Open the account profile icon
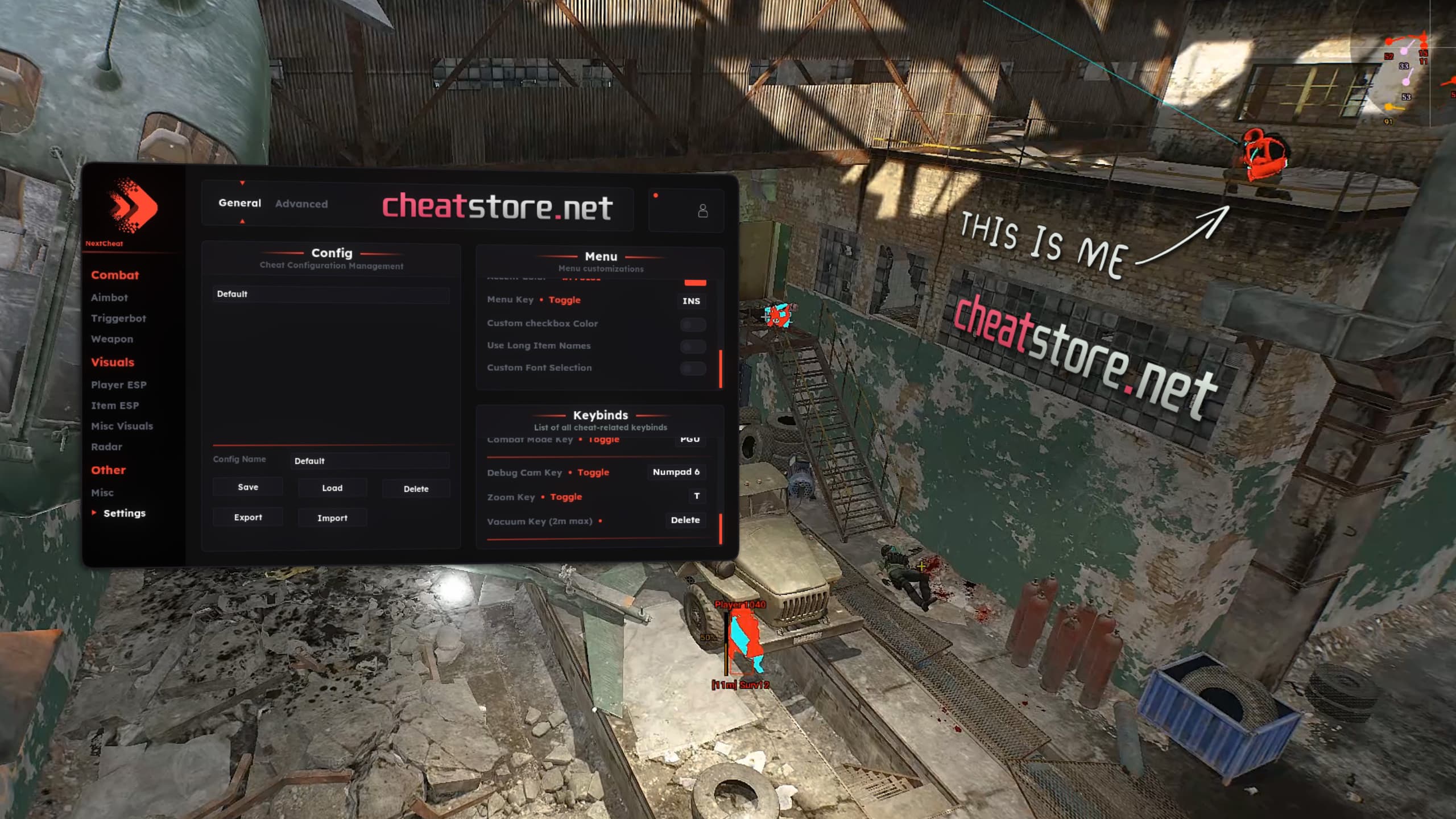 [x=702, y=211]
